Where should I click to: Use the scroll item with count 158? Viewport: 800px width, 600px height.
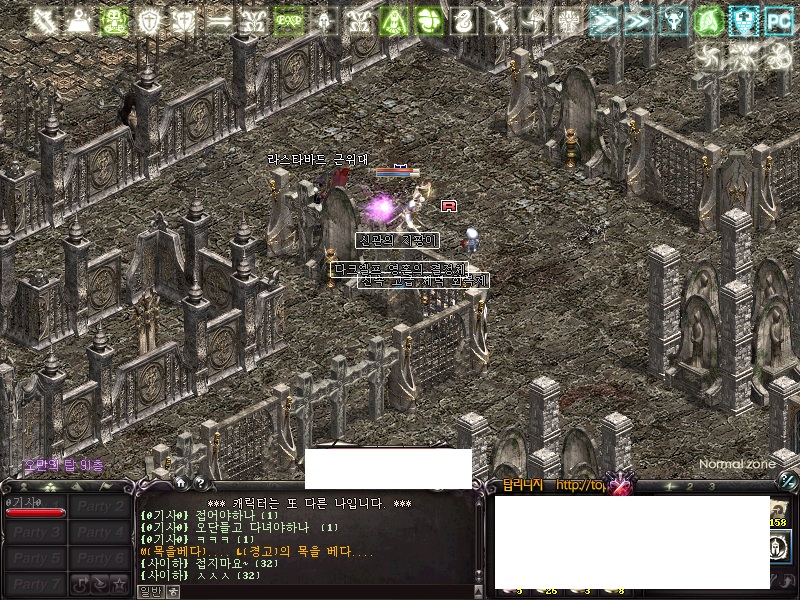coord(779,509)
